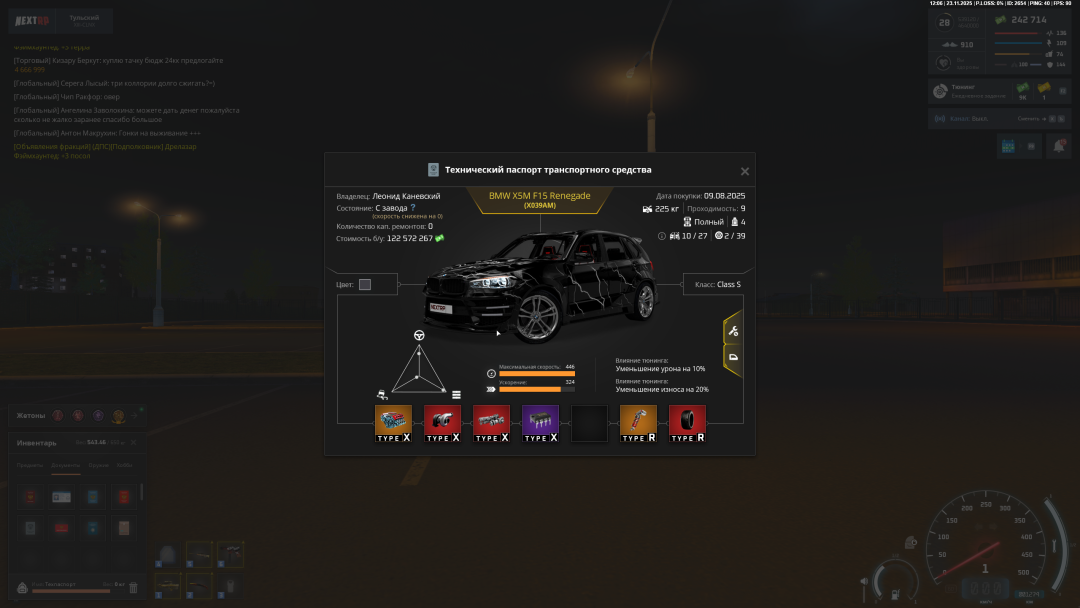Open the notifications bell
This screenshot has width=1080, height=608.
1057,146
